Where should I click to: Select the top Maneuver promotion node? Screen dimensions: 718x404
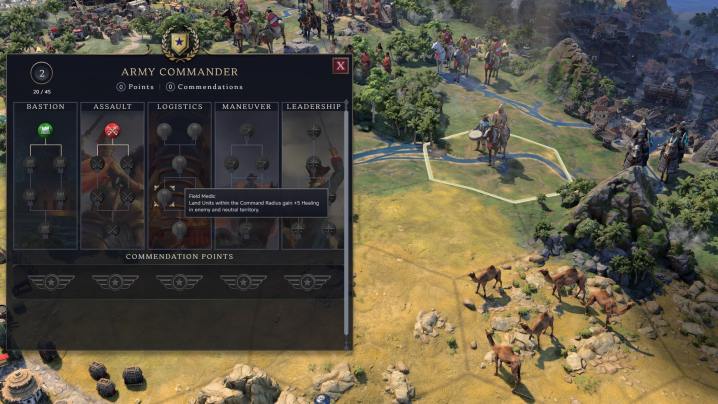[246, 130]
